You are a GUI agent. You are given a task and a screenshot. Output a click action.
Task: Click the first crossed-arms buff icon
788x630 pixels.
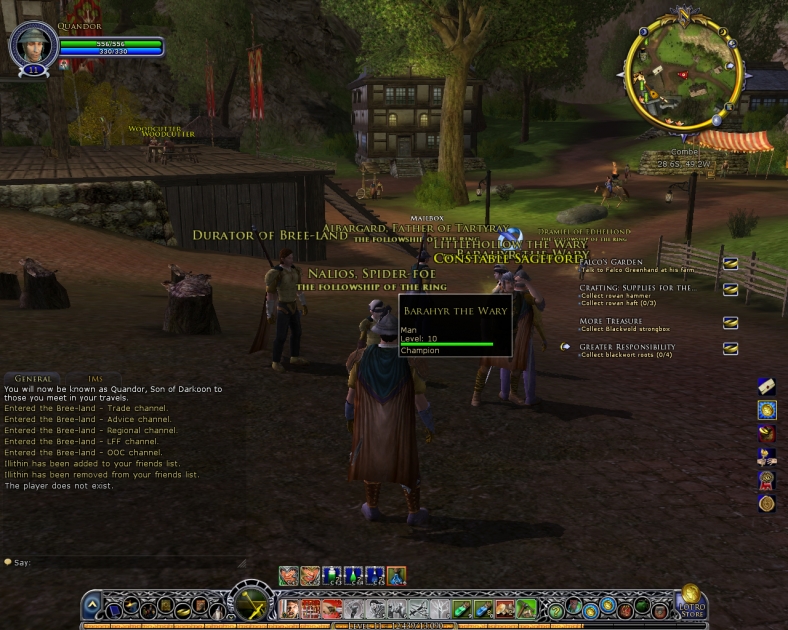288,575
